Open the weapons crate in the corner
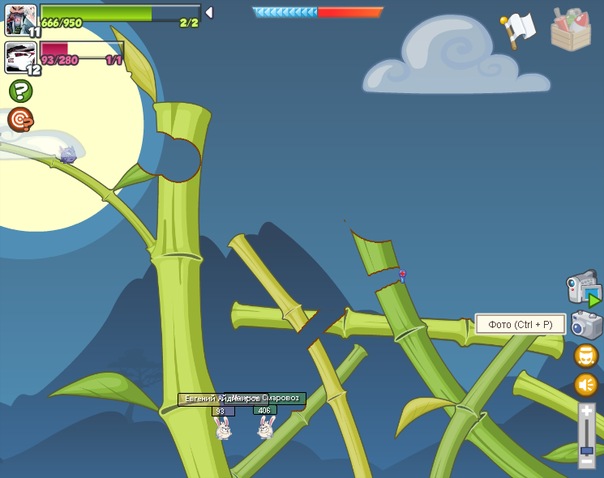604x478 pixels. (x=571, y=29)
